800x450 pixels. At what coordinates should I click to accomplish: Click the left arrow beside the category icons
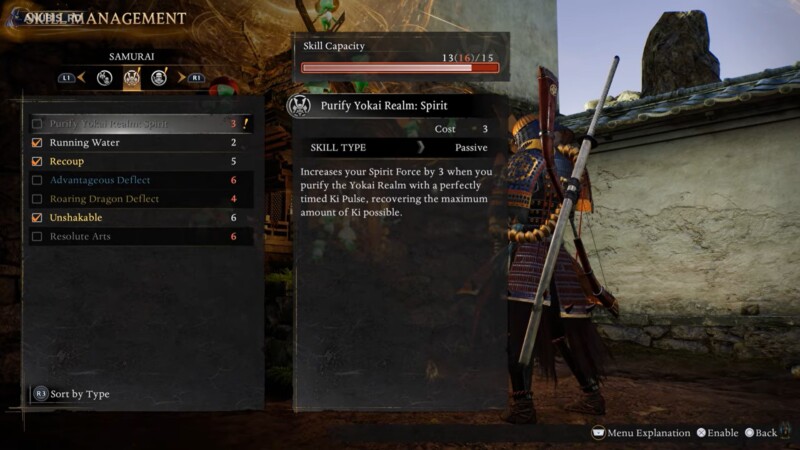coord(84,77)
